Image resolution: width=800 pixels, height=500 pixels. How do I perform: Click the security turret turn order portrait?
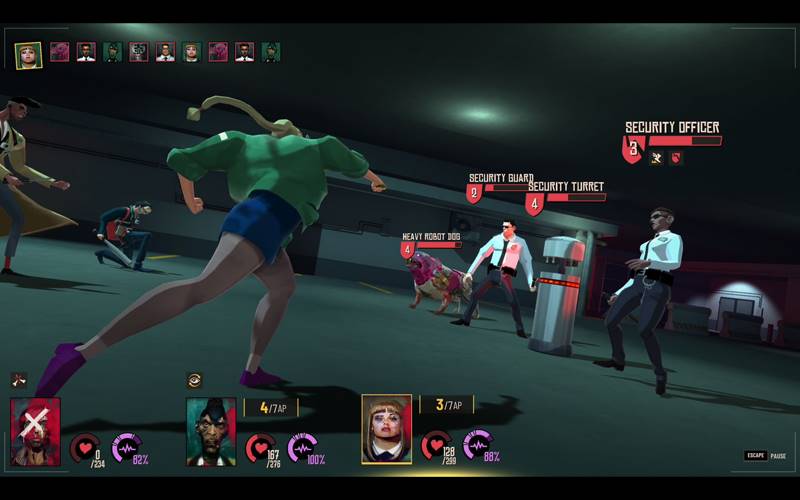(138, 52)
